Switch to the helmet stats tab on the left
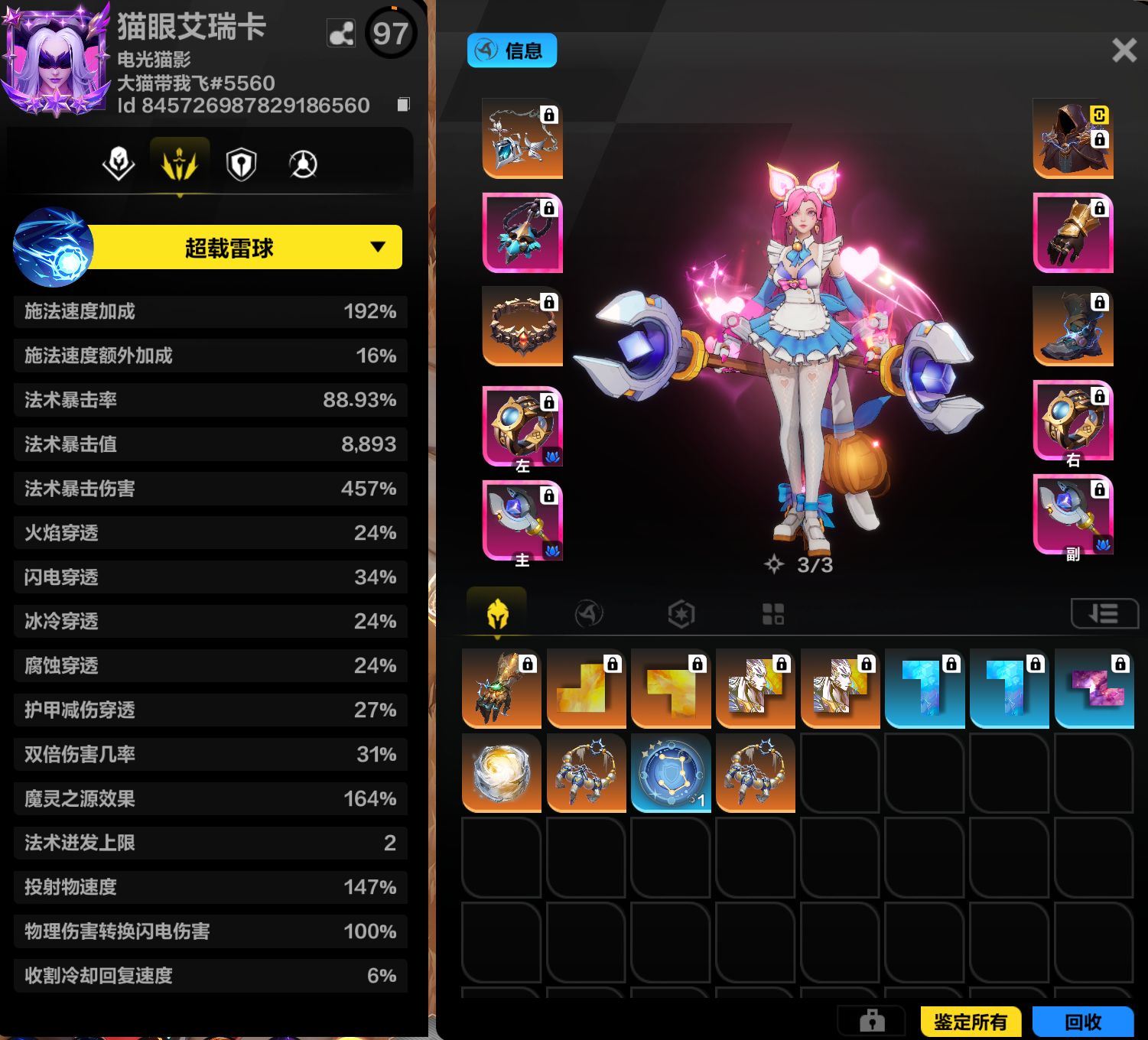This screenshot has width=1148, height=1040. 119,163
